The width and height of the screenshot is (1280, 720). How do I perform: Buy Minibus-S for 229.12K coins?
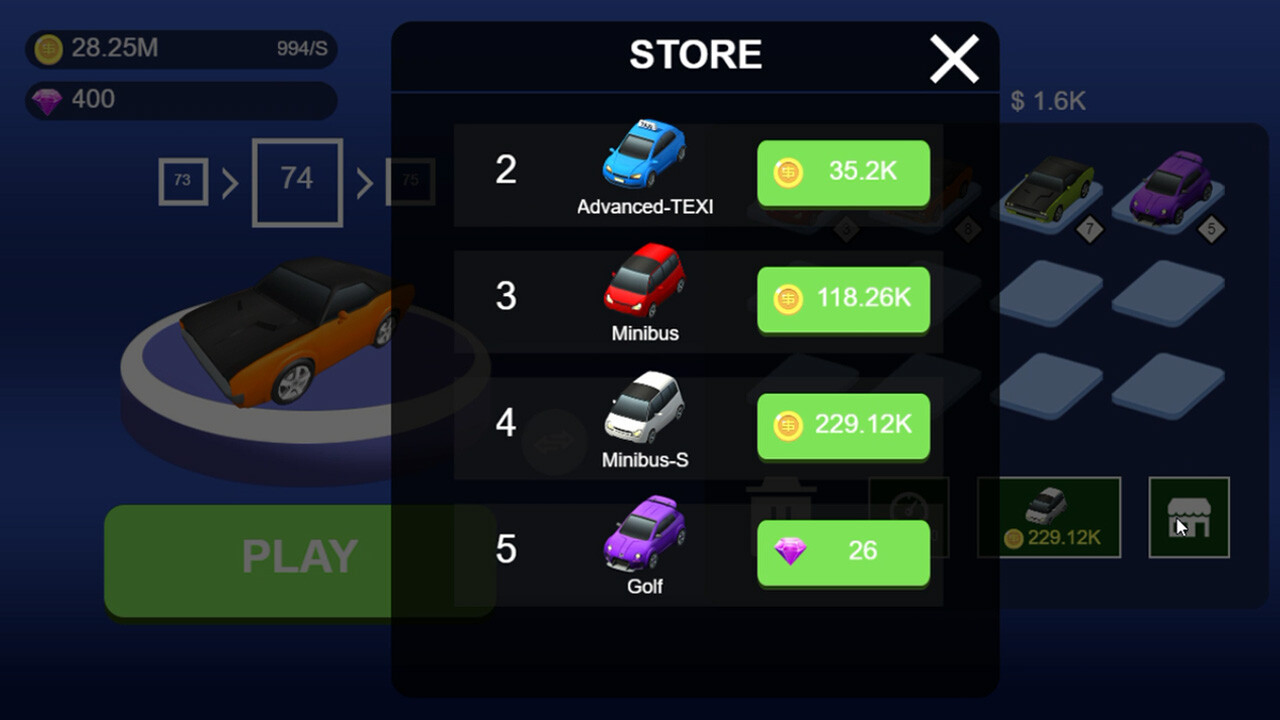pyautogui.click(x=843, y=427)
